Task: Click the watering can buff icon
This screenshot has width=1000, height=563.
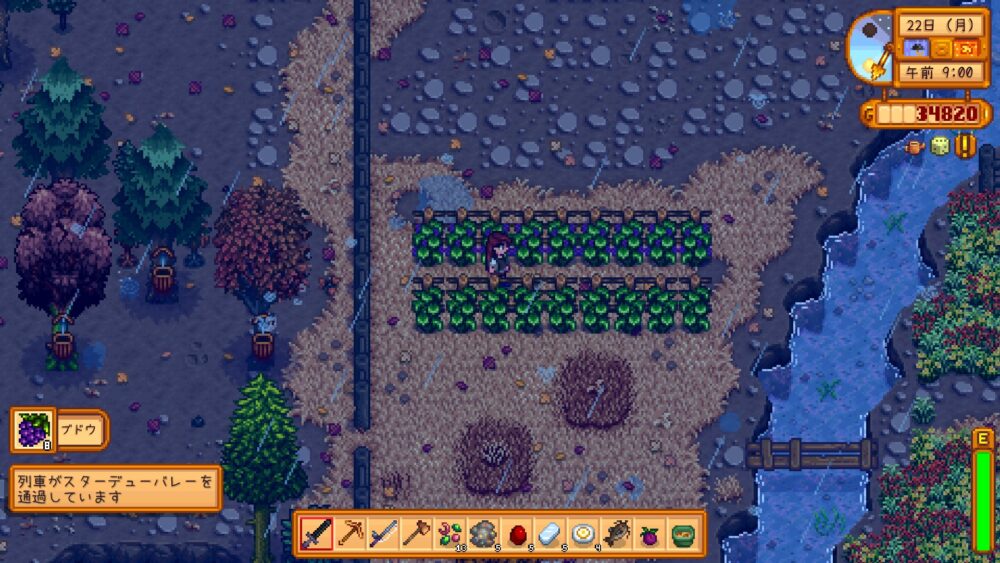Action: point(915,146)
